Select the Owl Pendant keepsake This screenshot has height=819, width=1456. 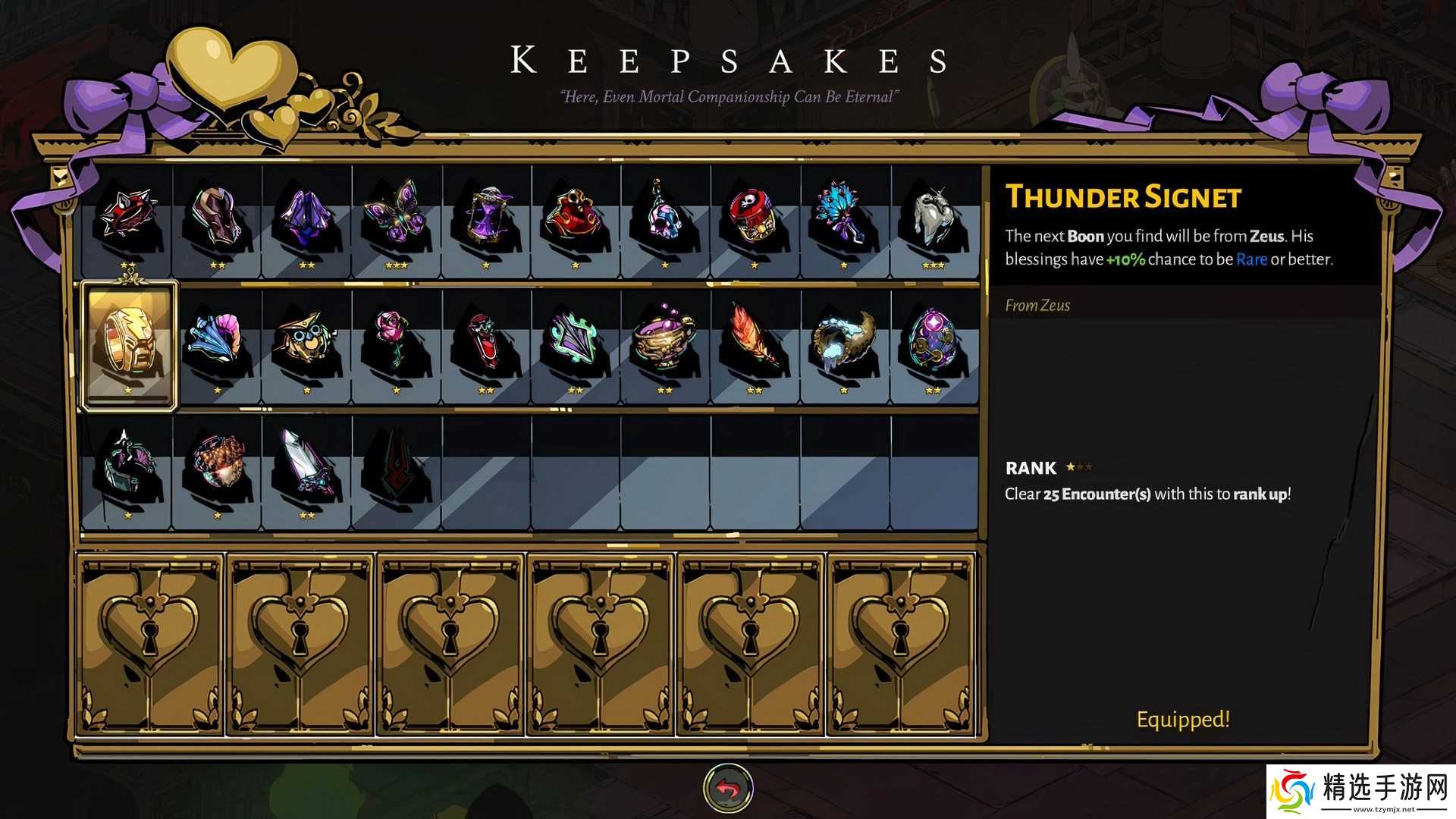(306, 344)
